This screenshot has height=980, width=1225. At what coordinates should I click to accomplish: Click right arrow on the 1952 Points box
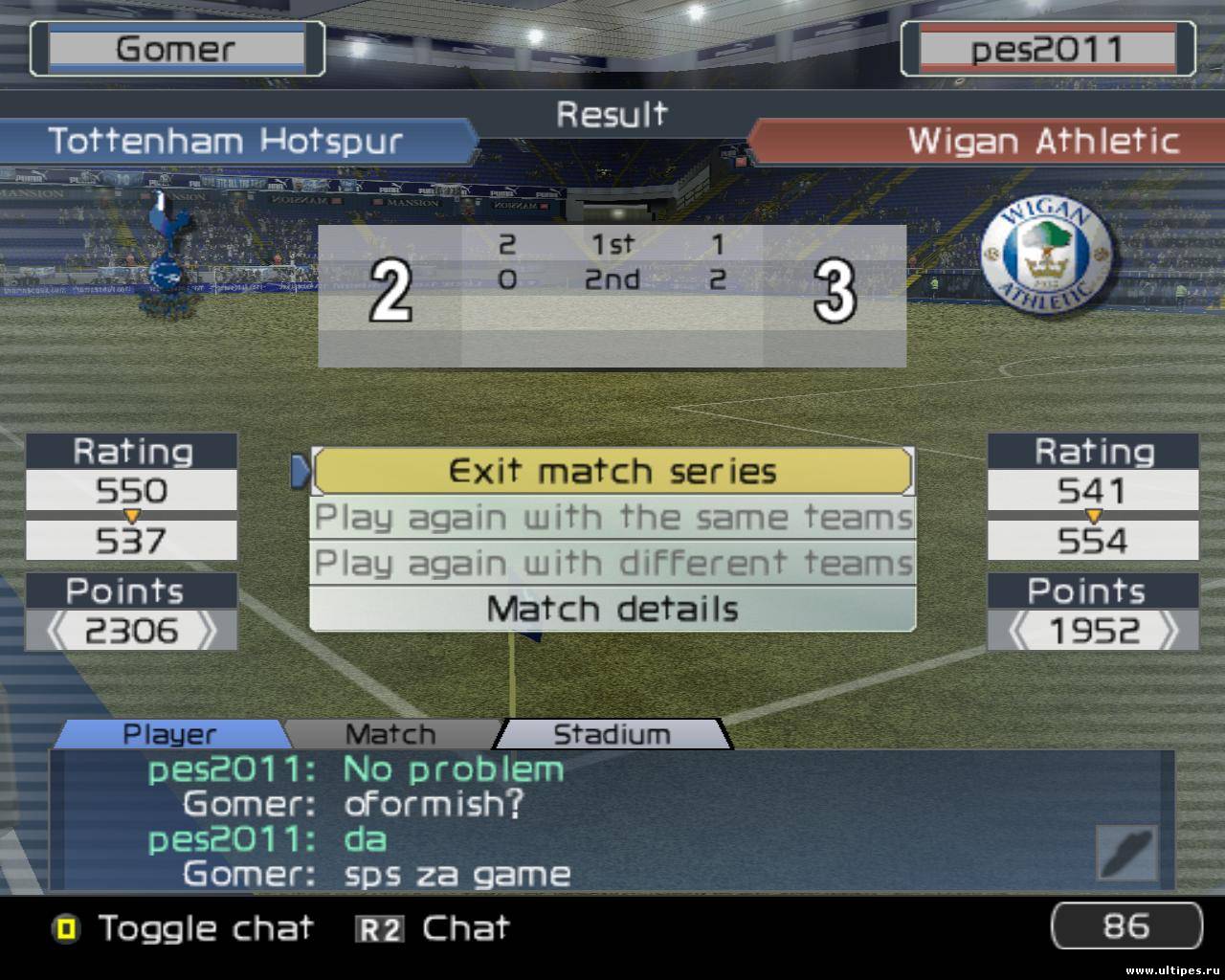(1168, 631)
